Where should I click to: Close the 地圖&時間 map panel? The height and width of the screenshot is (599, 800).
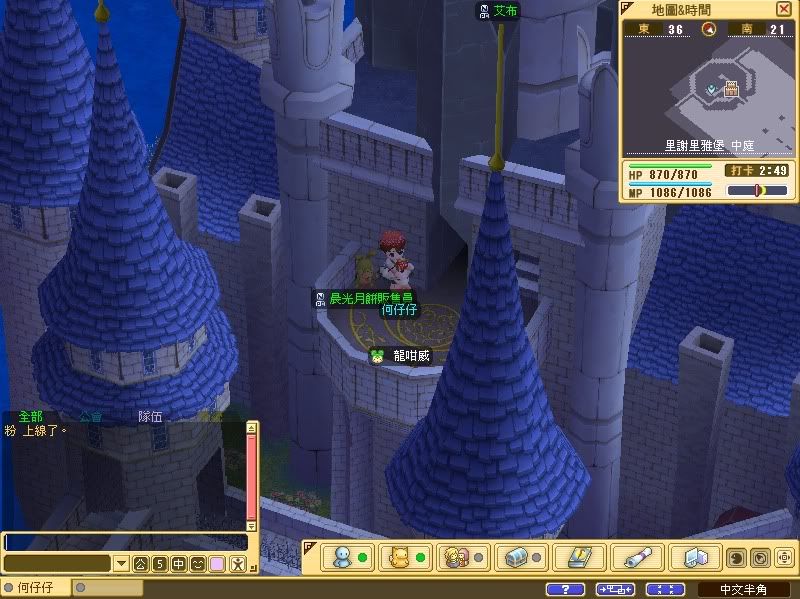783,8
